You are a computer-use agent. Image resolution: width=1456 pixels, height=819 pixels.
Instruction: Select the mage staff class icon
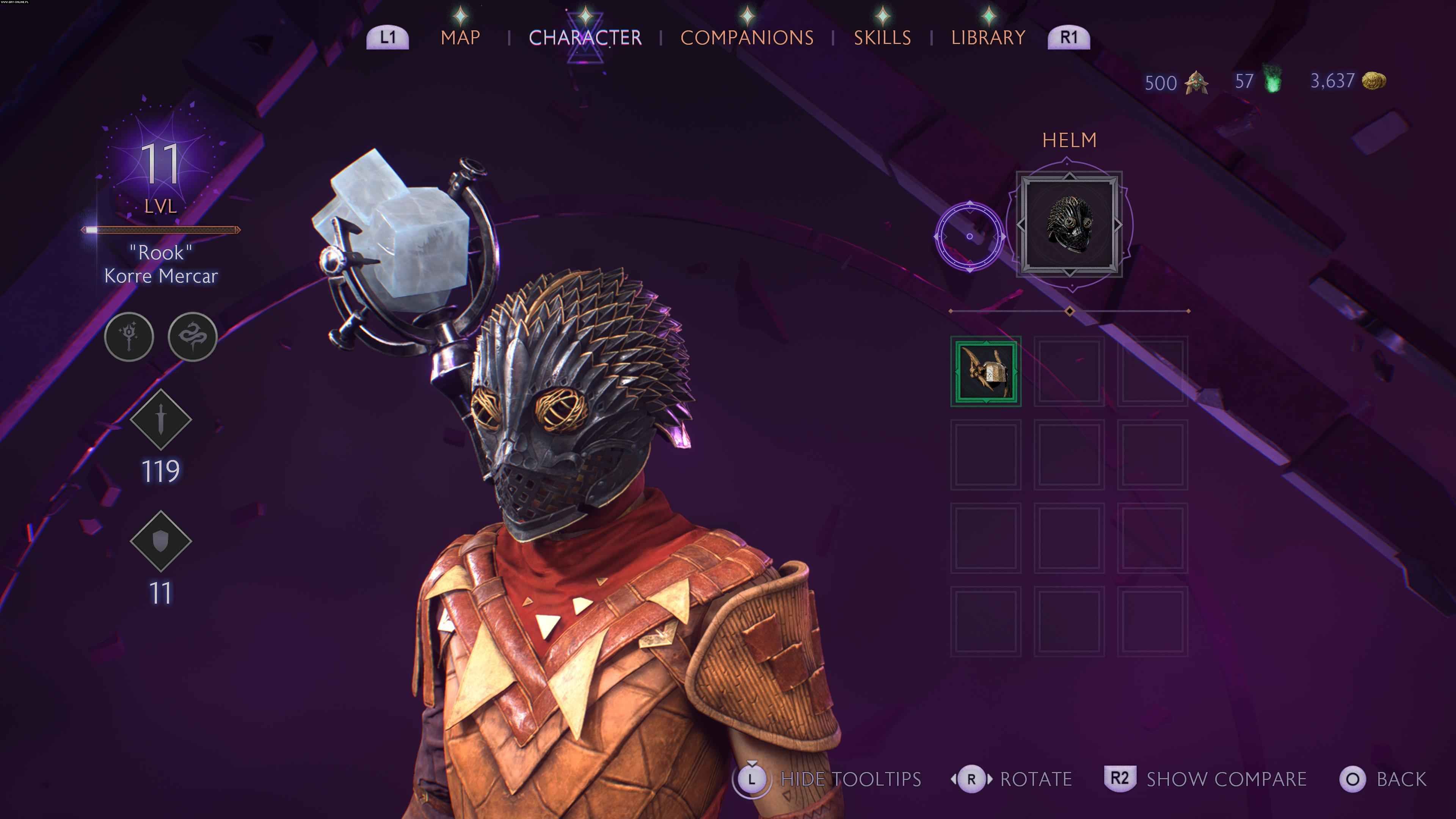[129, 337]
